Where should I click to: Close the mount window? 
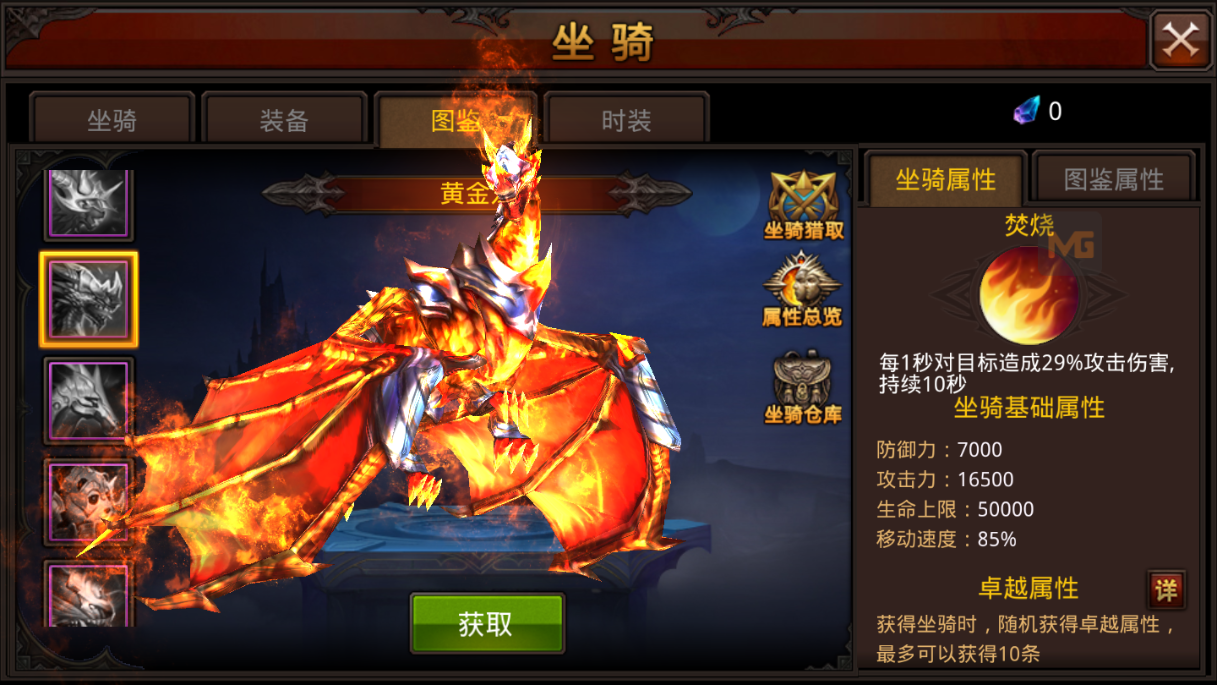pos(1180,40)
